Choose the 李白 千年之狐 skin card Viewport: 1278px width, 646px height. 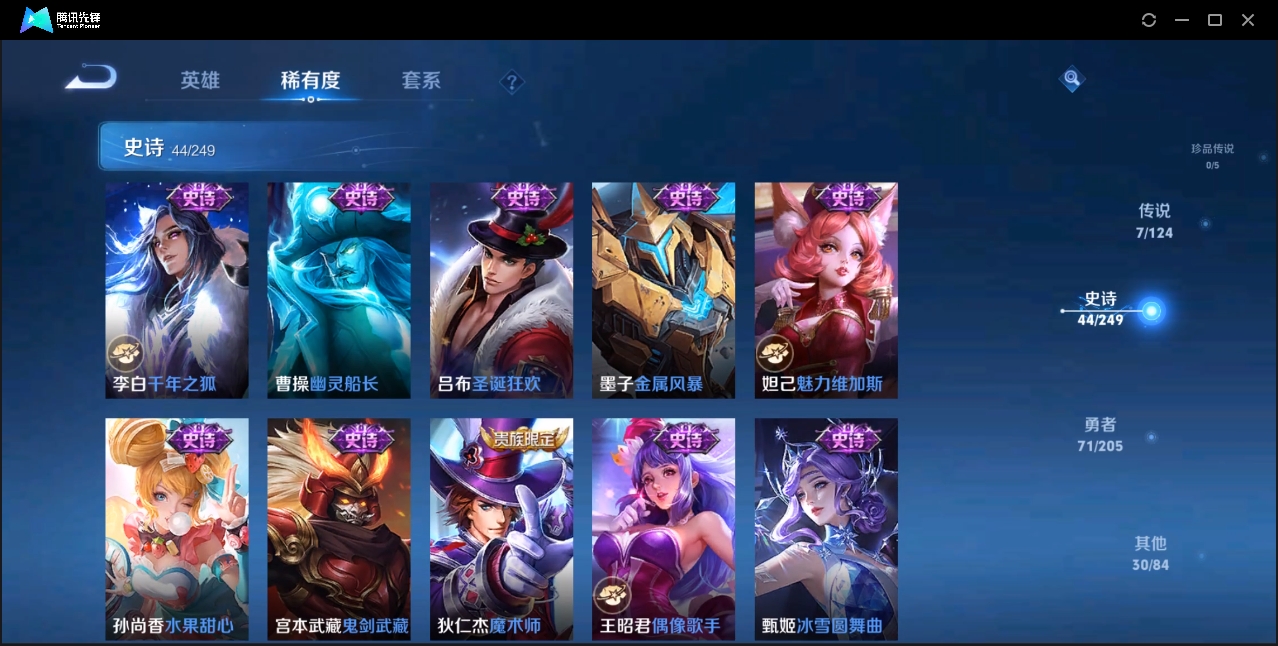(177, 290)
